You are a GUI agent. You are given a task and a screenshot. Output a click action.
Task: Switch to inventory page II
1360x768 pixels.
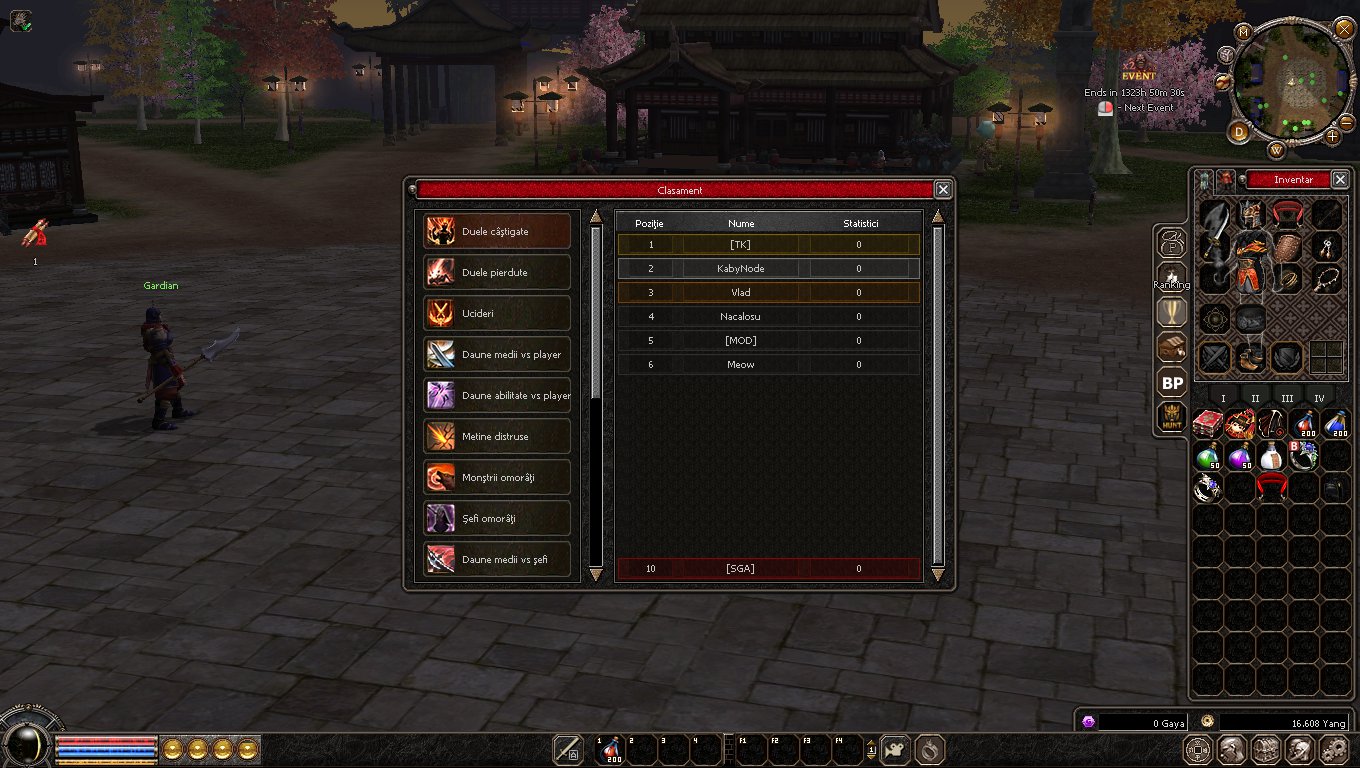pos(1255,398)
